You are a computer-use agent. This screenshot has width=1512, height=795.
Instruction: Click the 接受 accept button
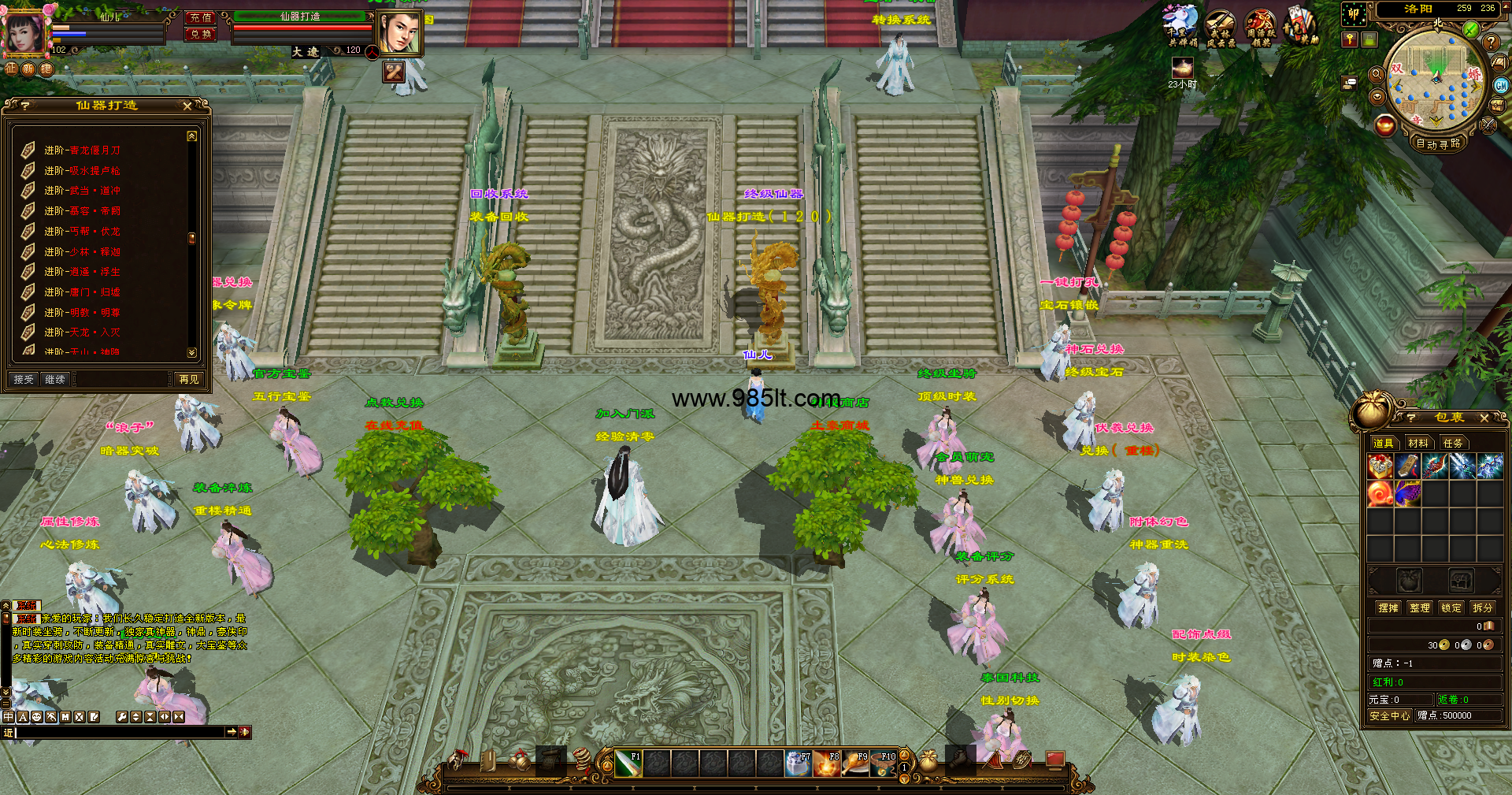coord(24,380)
